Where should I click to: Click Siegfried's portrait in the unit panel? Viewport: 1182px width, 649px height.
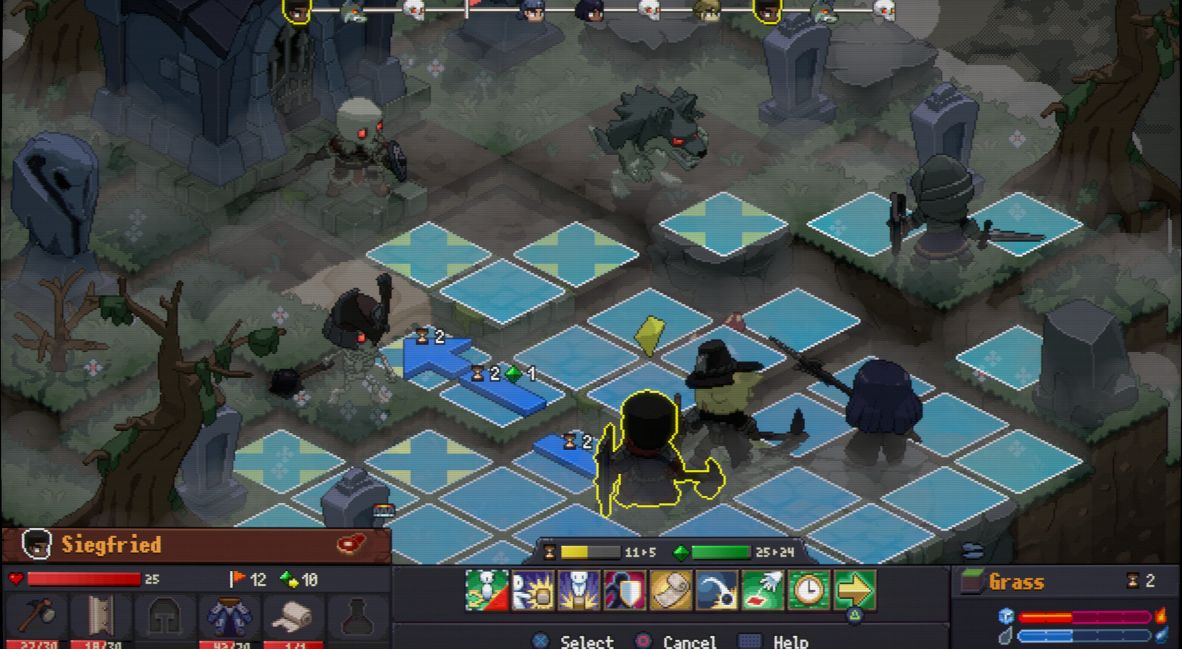click(36, 545)
